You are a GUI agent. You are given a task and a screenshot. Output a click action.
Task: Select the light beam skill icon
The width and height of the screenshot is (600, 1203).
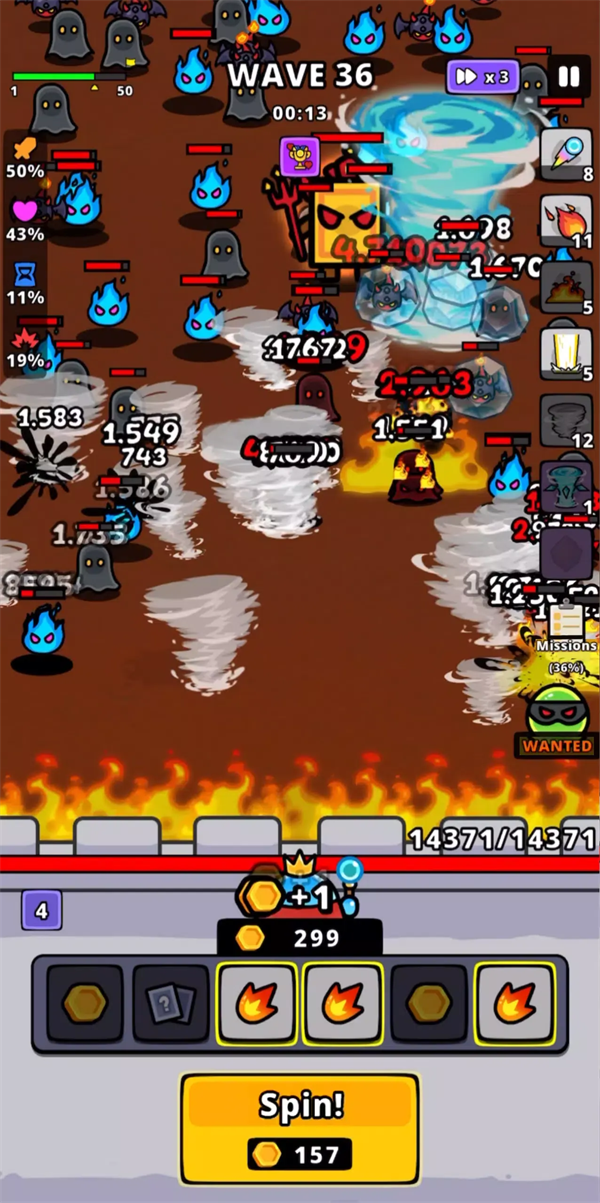pos(566,353)
